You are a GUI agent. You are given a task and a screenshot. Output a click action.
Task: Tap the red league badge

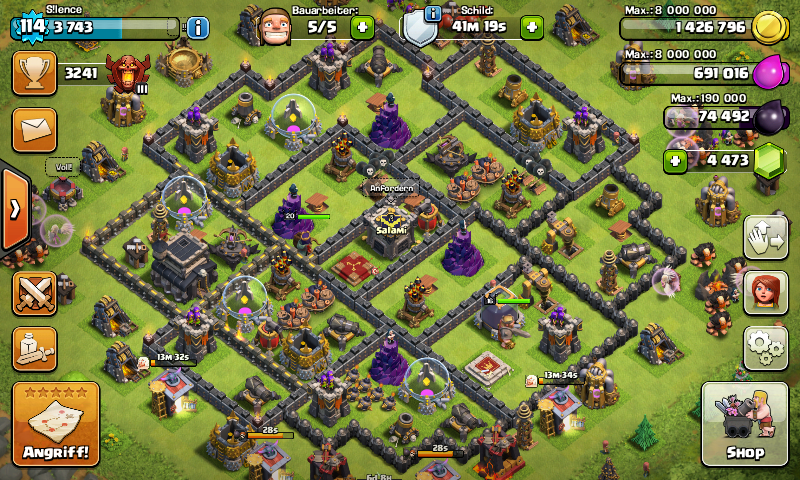click(x=127, y=73)
